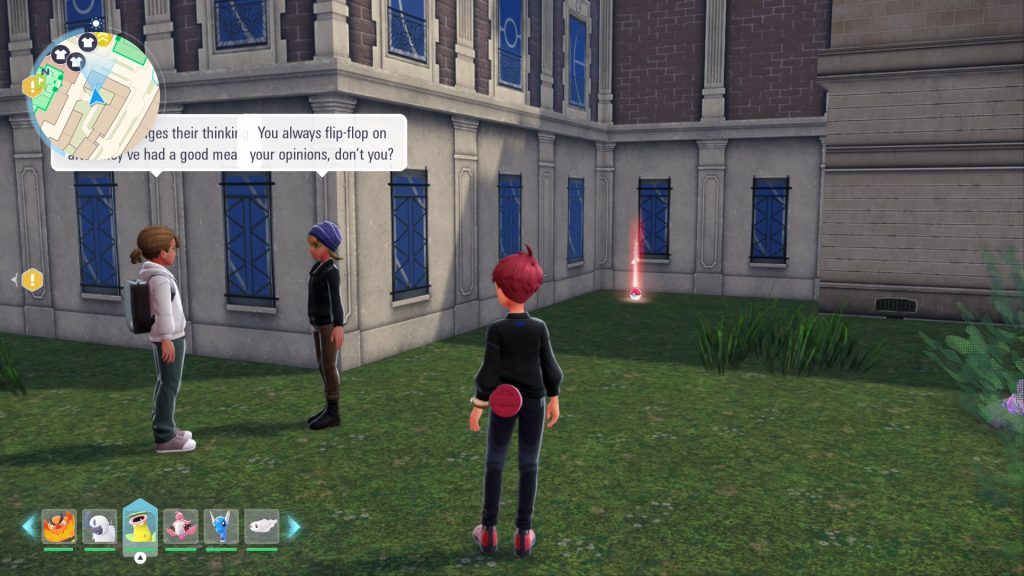The width and height of the screenshot is (1024, 576).
Task: Cycle party left with the cyan arrow
Action: click(x=28, y=526)
